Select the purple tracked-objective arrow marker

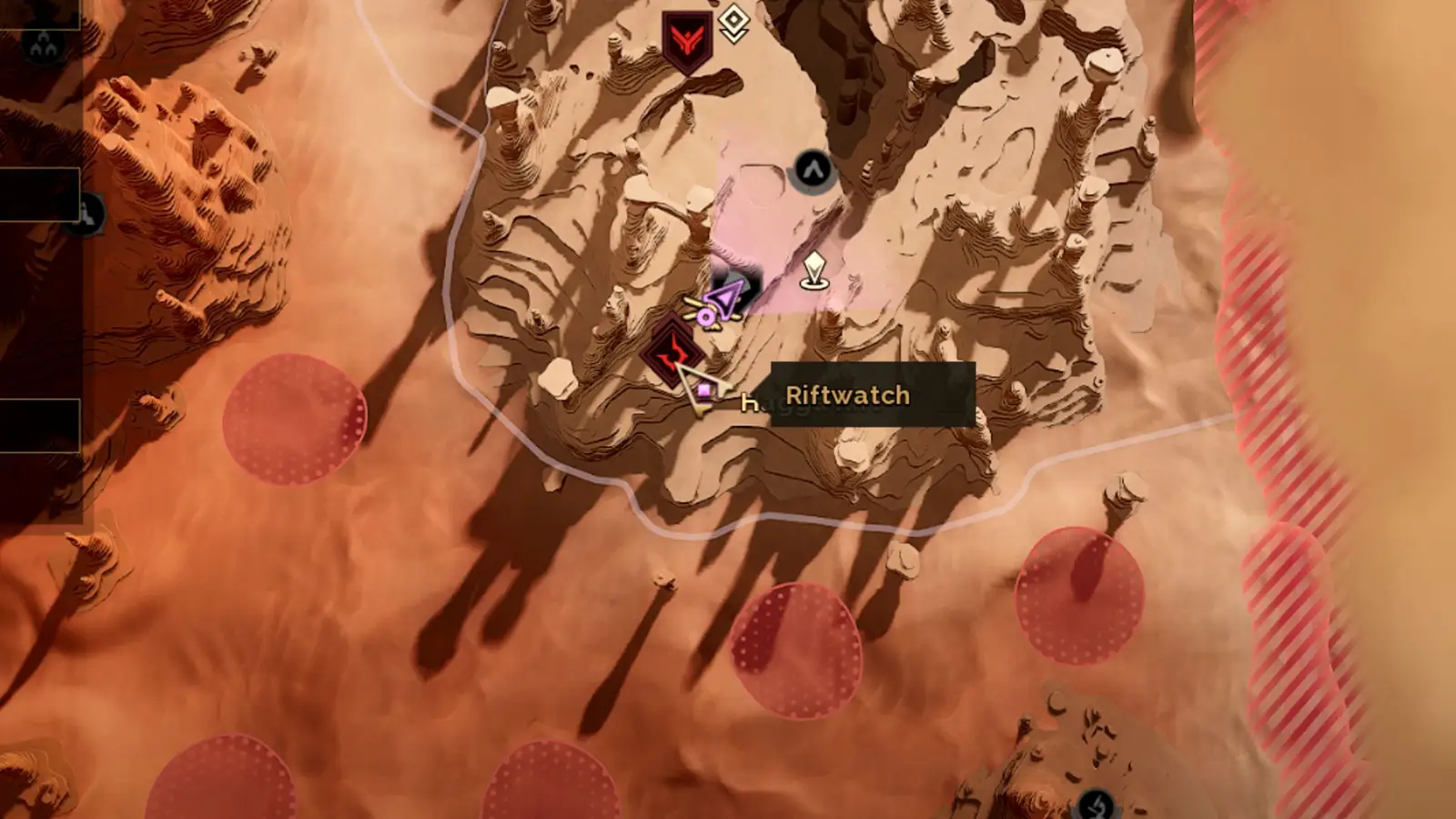pyautogui.click(x=724, y=296)
